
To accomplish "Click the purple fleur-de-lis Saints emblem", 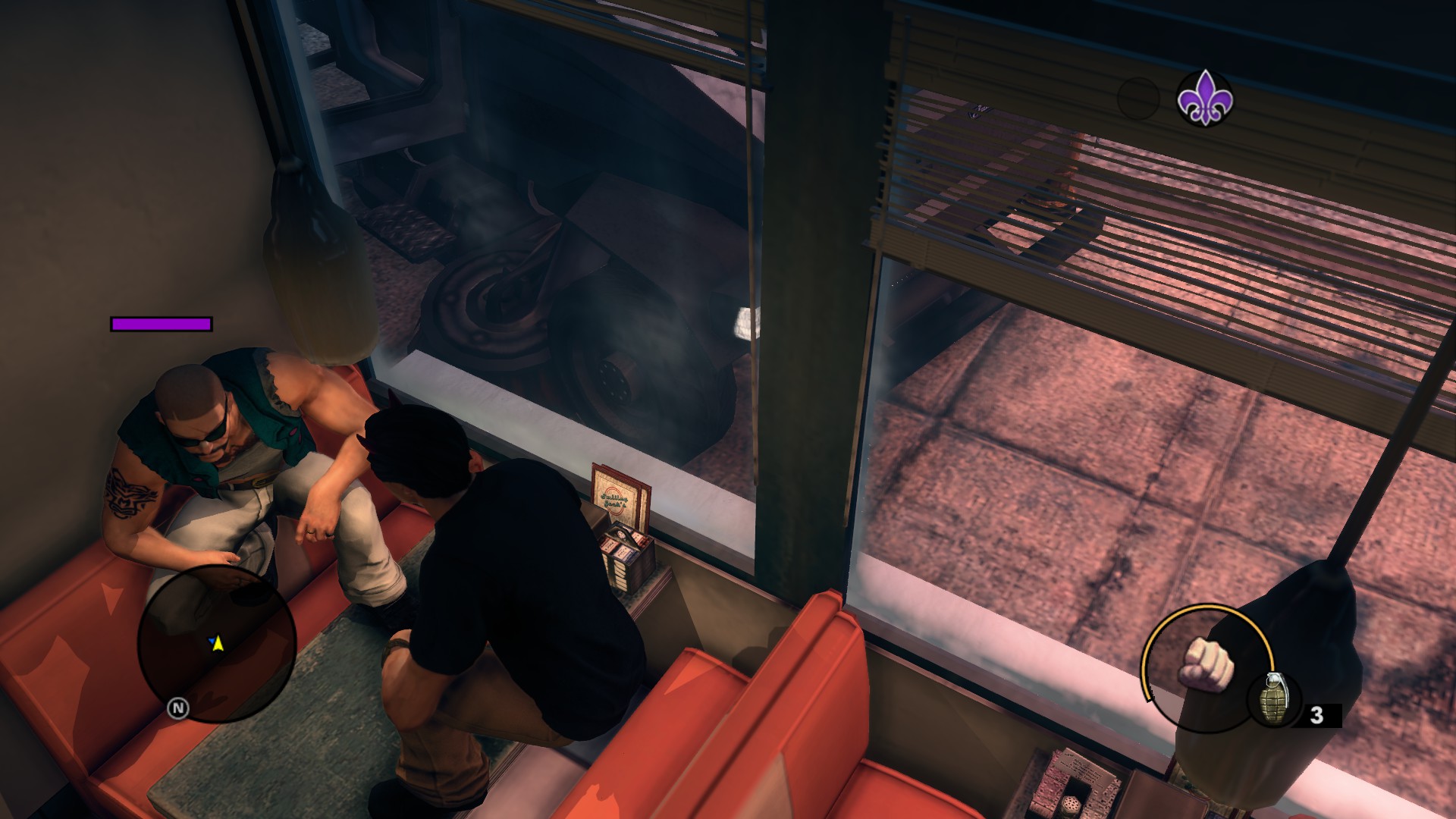I will click(x=1204, y=99).
